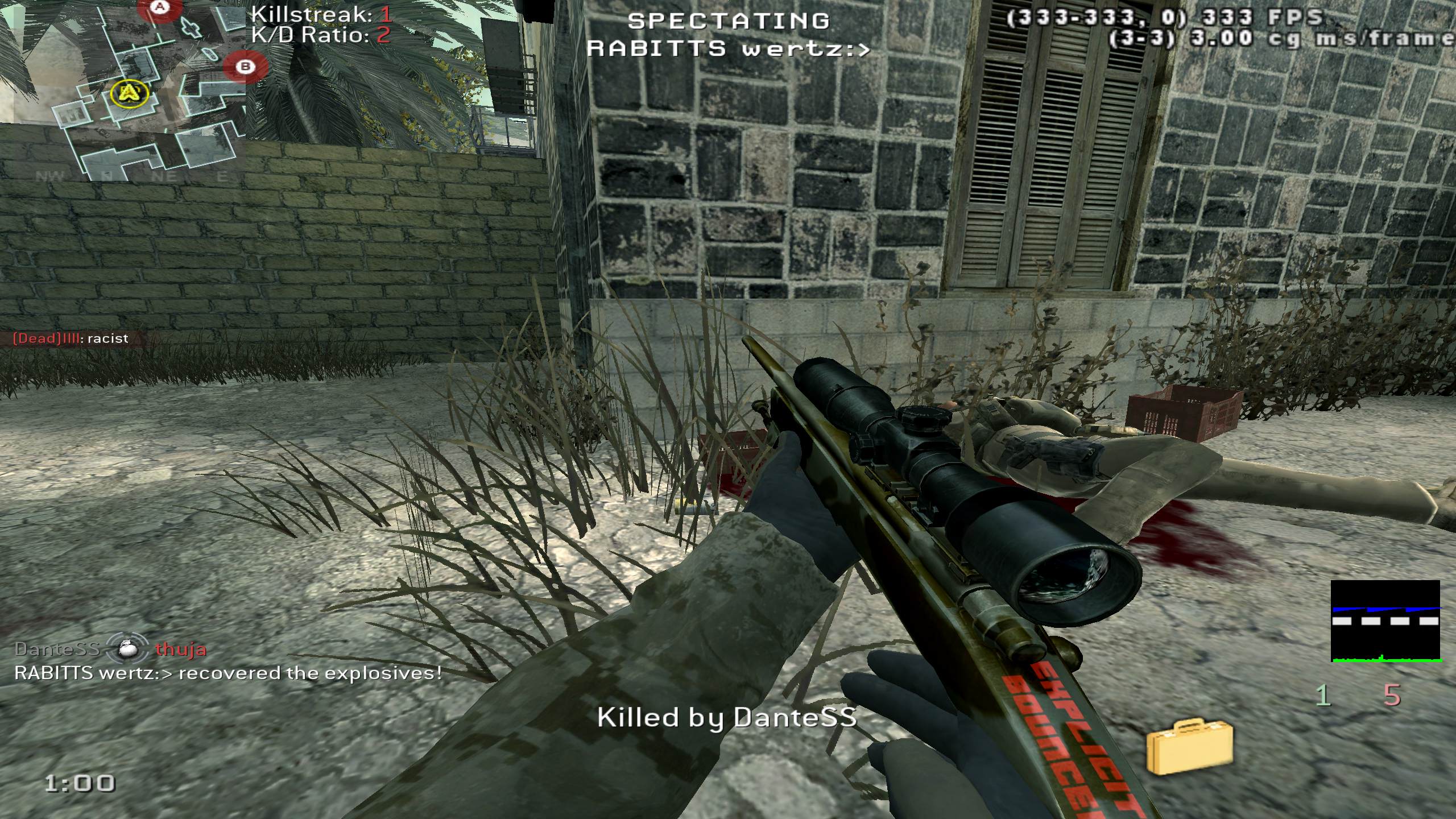1456x819 pixels.
Task: Select the red B bomb site marker
Action: 245,67
